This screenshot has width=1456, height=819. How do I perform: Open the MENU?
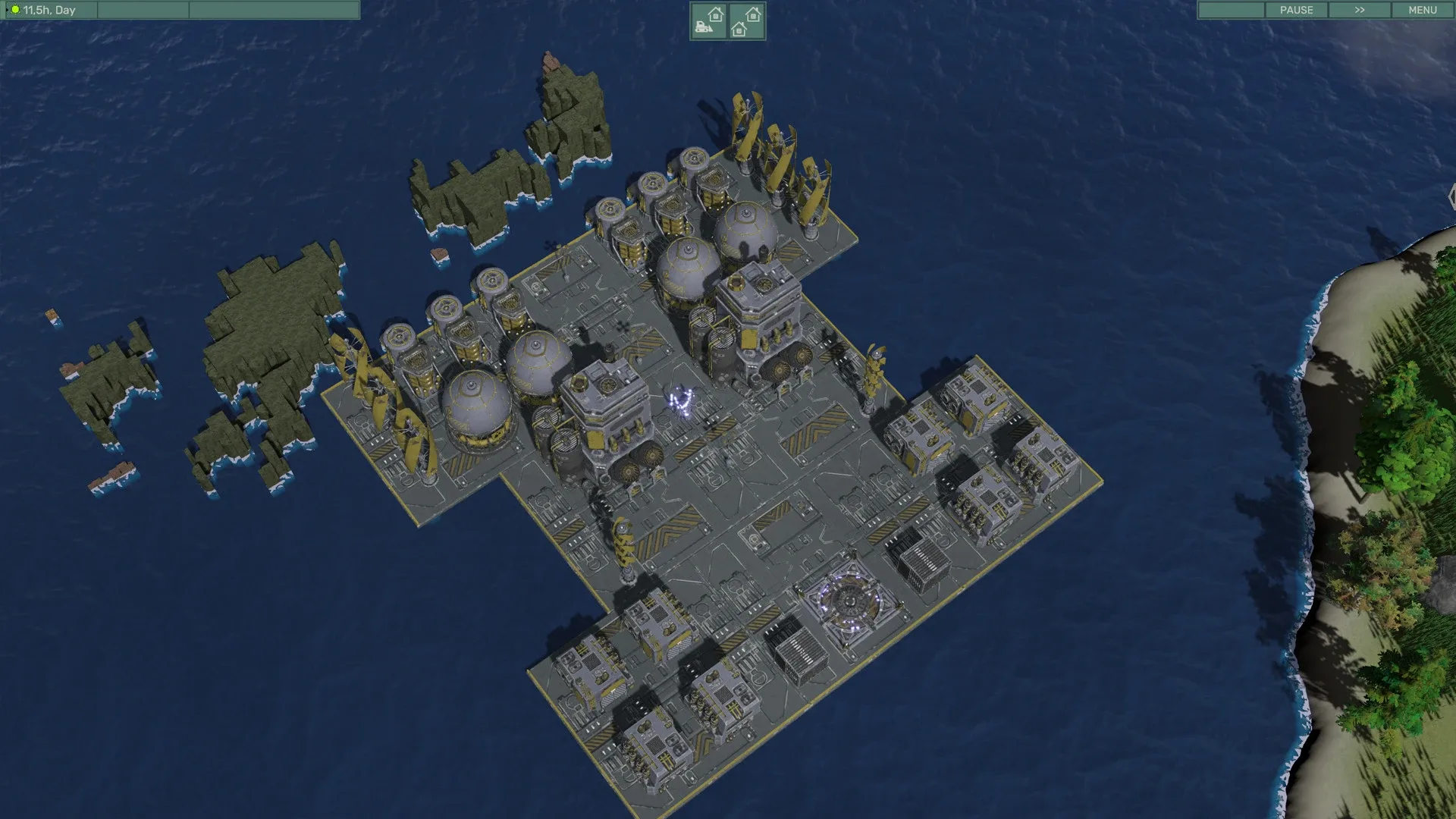click(x=1422, y=10)
